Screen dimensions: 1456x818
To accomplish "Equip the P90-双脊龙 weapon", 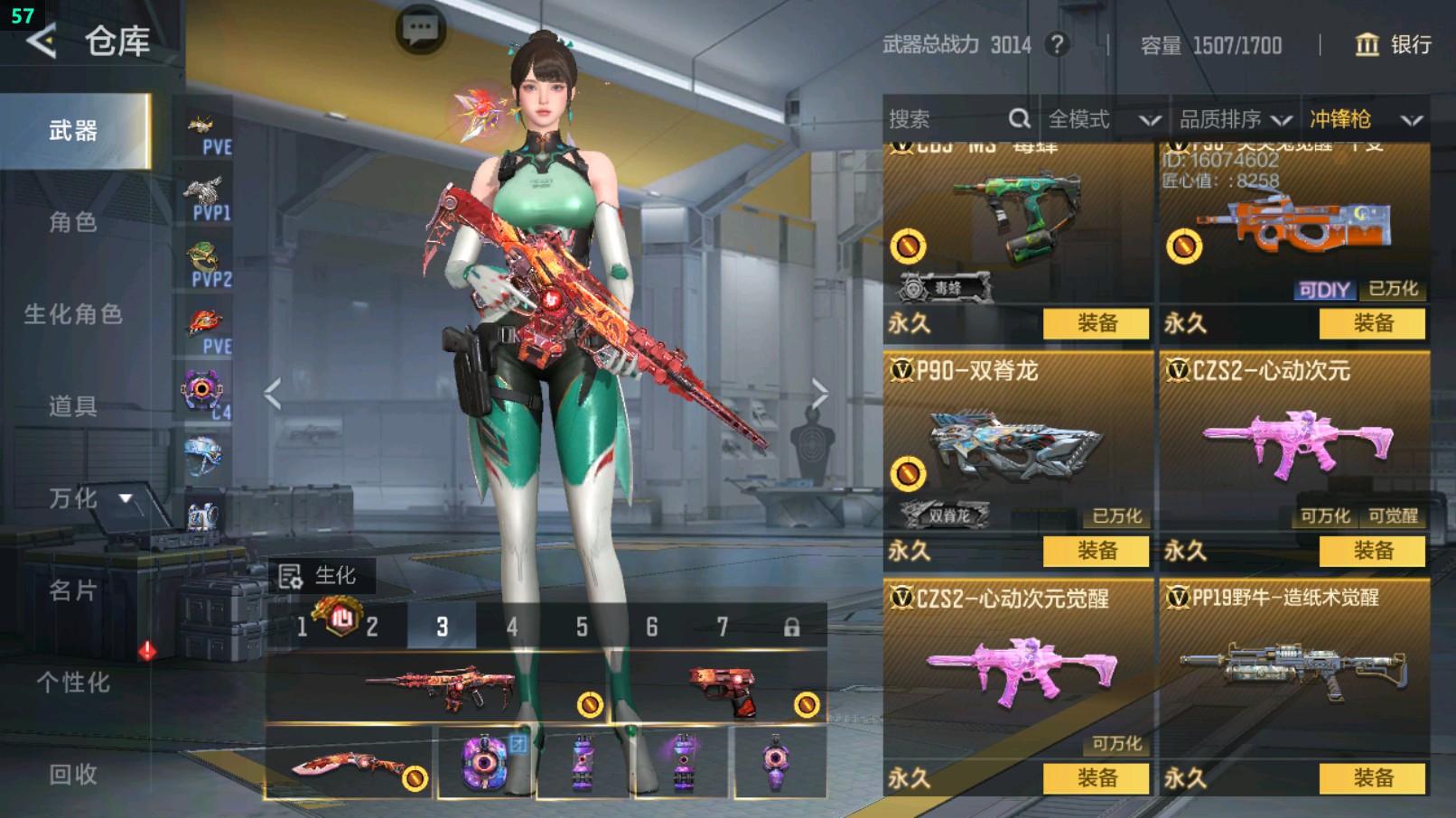I will tap(1096, 551).
